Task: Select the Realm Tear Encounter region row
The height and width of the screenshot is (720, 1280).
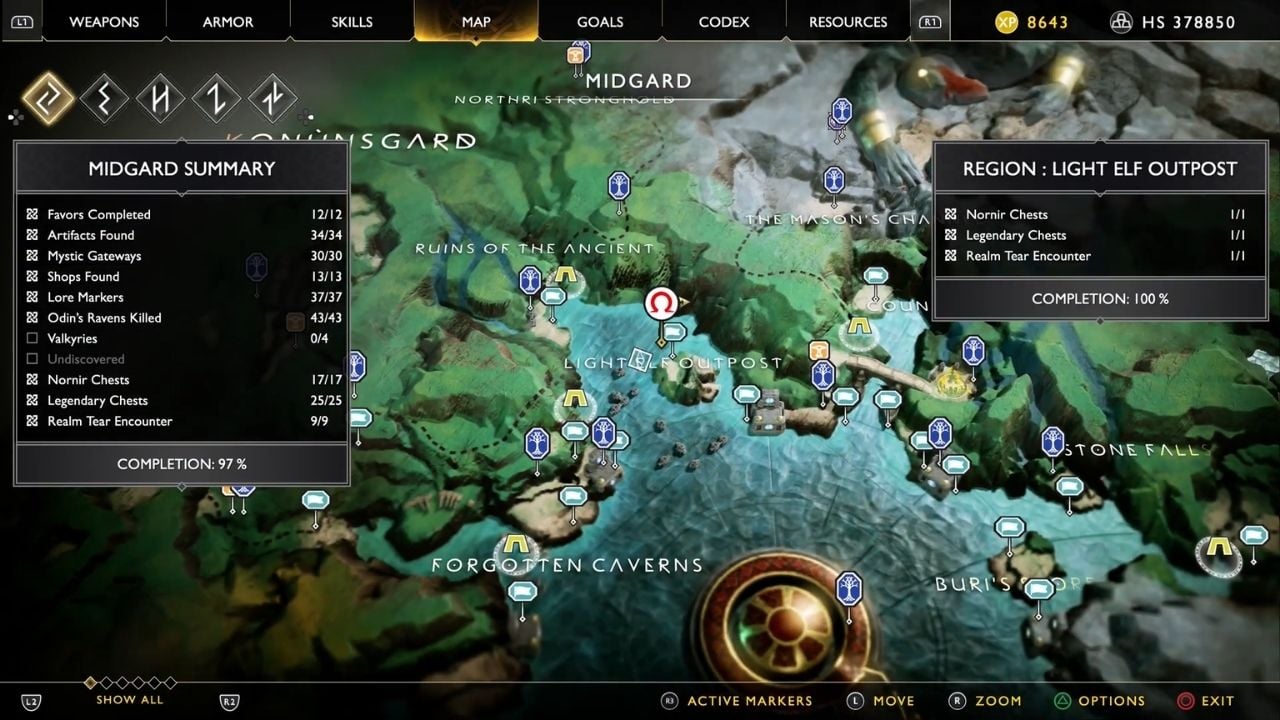Action: [x=1098, y=256]
